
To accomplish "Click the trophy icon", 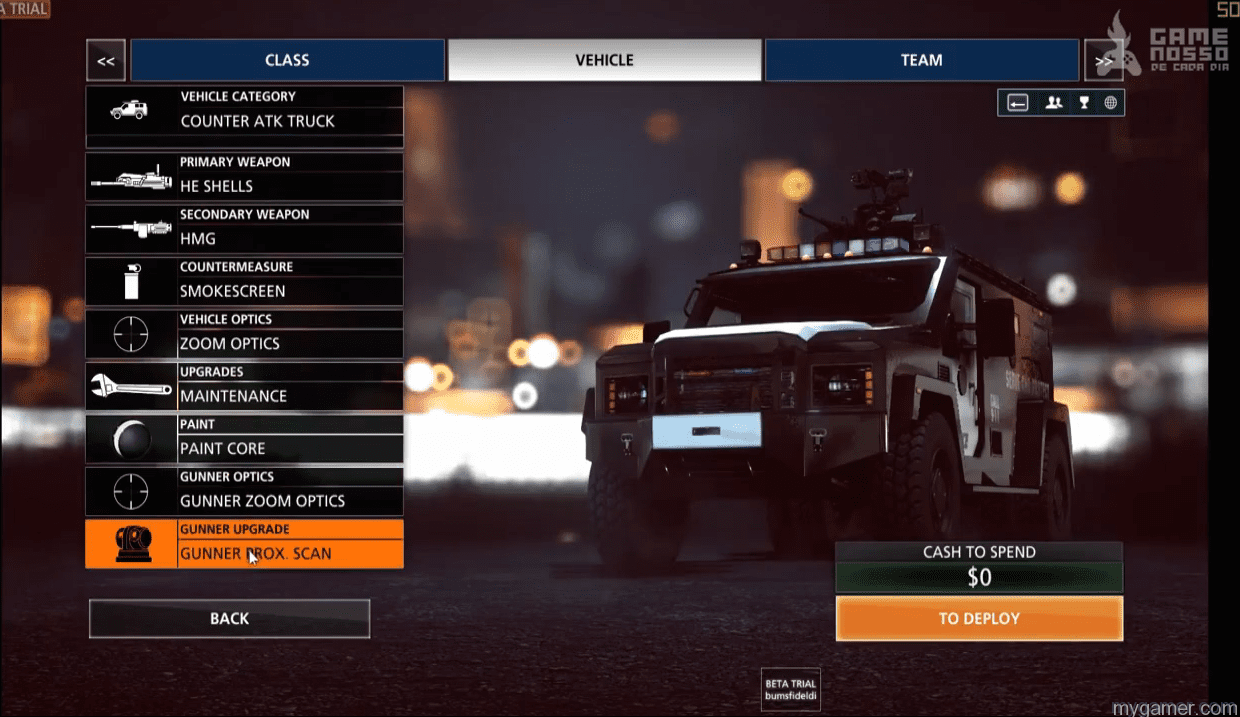I will pos(1083,102).
